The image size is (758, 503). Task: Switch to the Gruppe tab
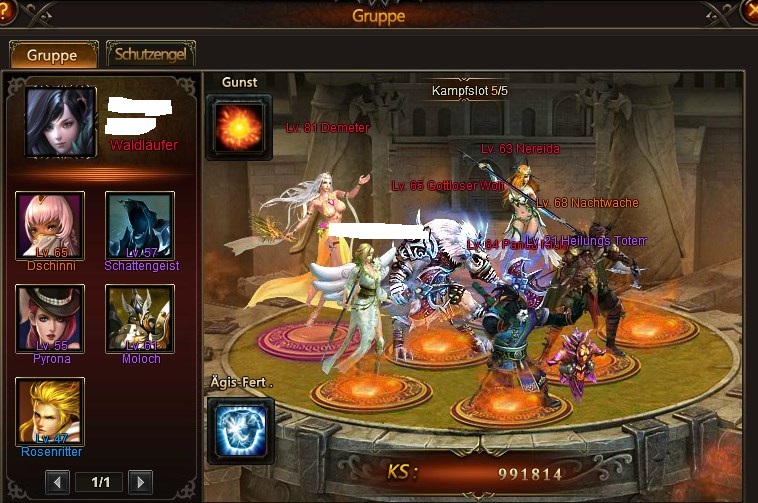coord(53,55)
